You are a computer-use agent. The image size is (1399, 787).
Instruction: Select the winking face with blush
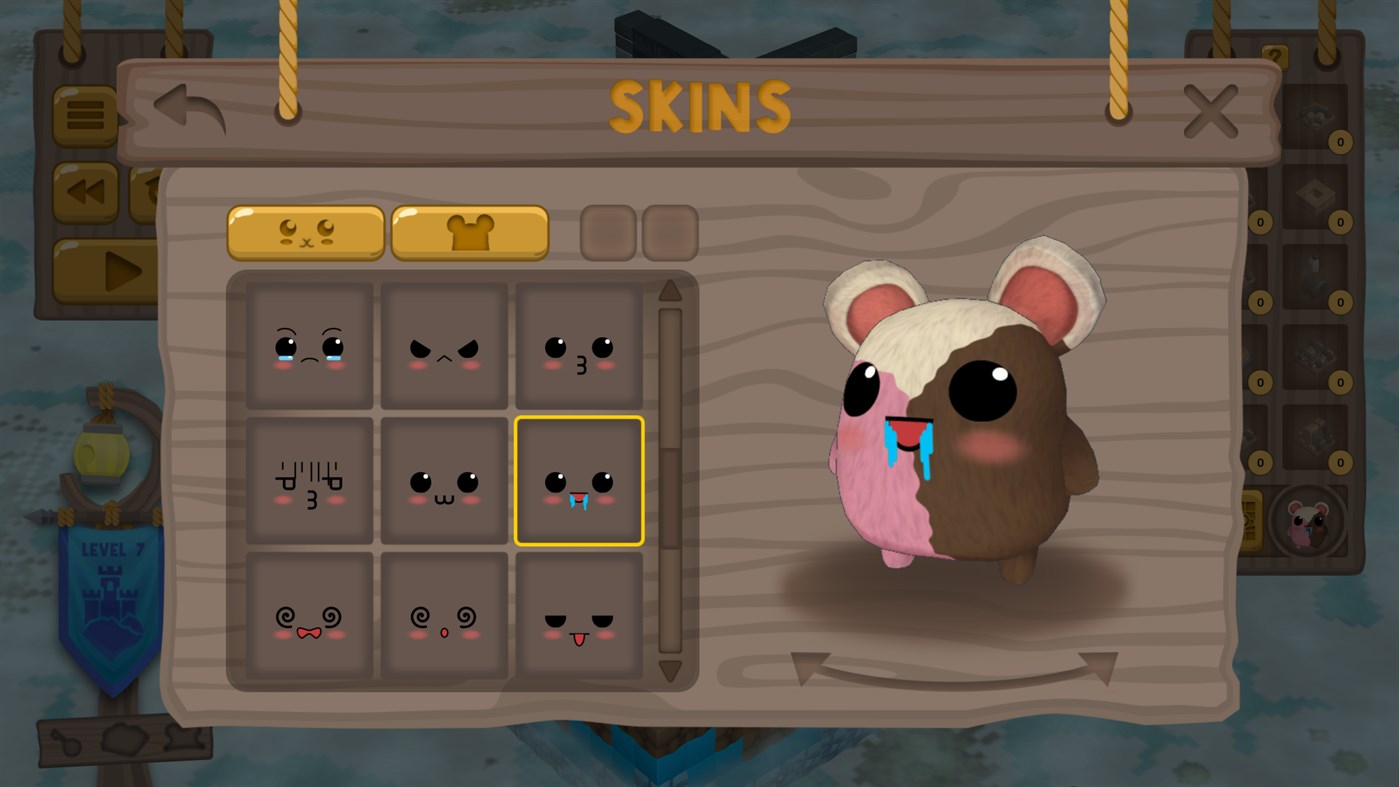(x=578, y=345)
